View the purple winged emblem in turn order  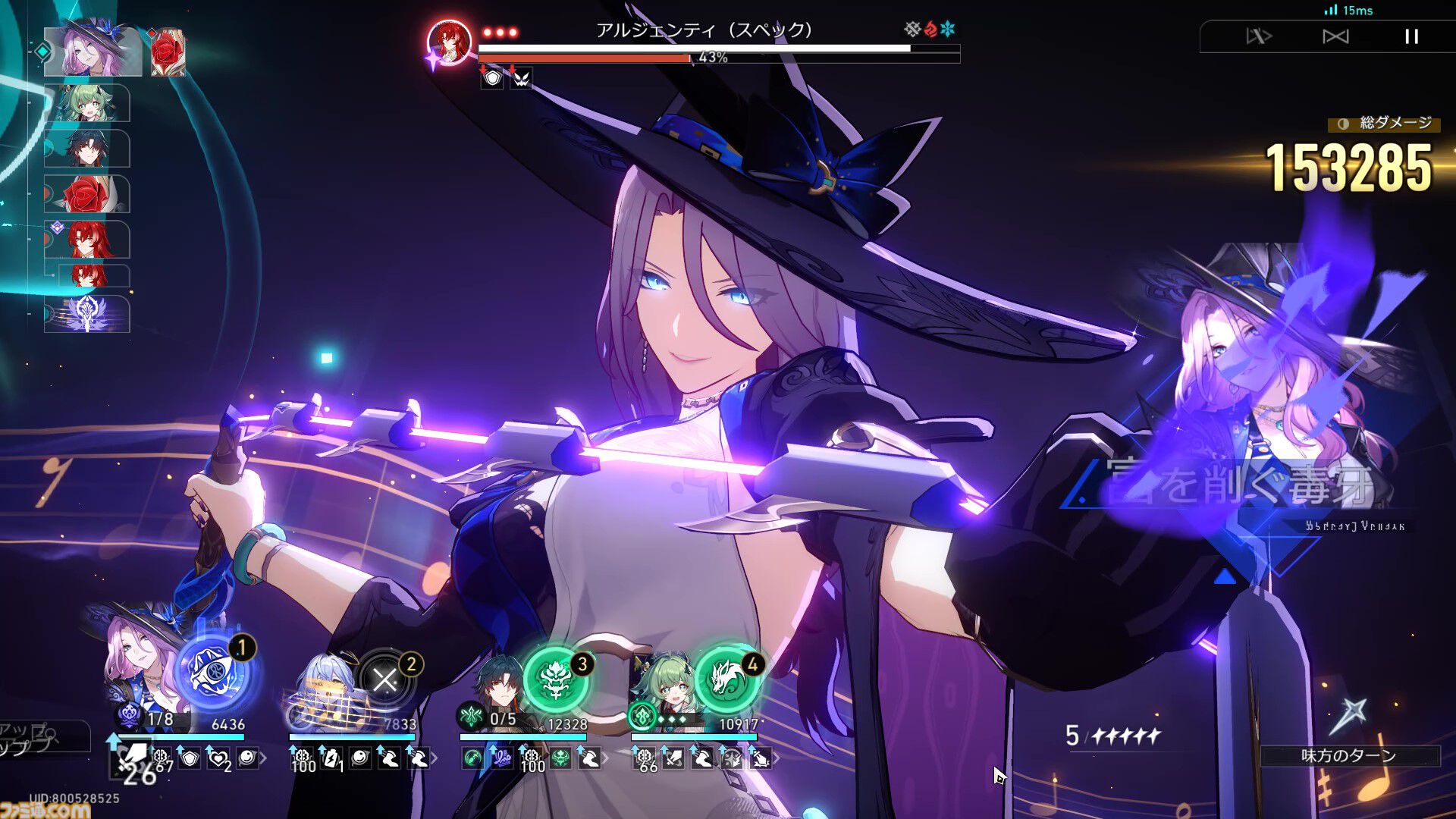click(88, 314)
